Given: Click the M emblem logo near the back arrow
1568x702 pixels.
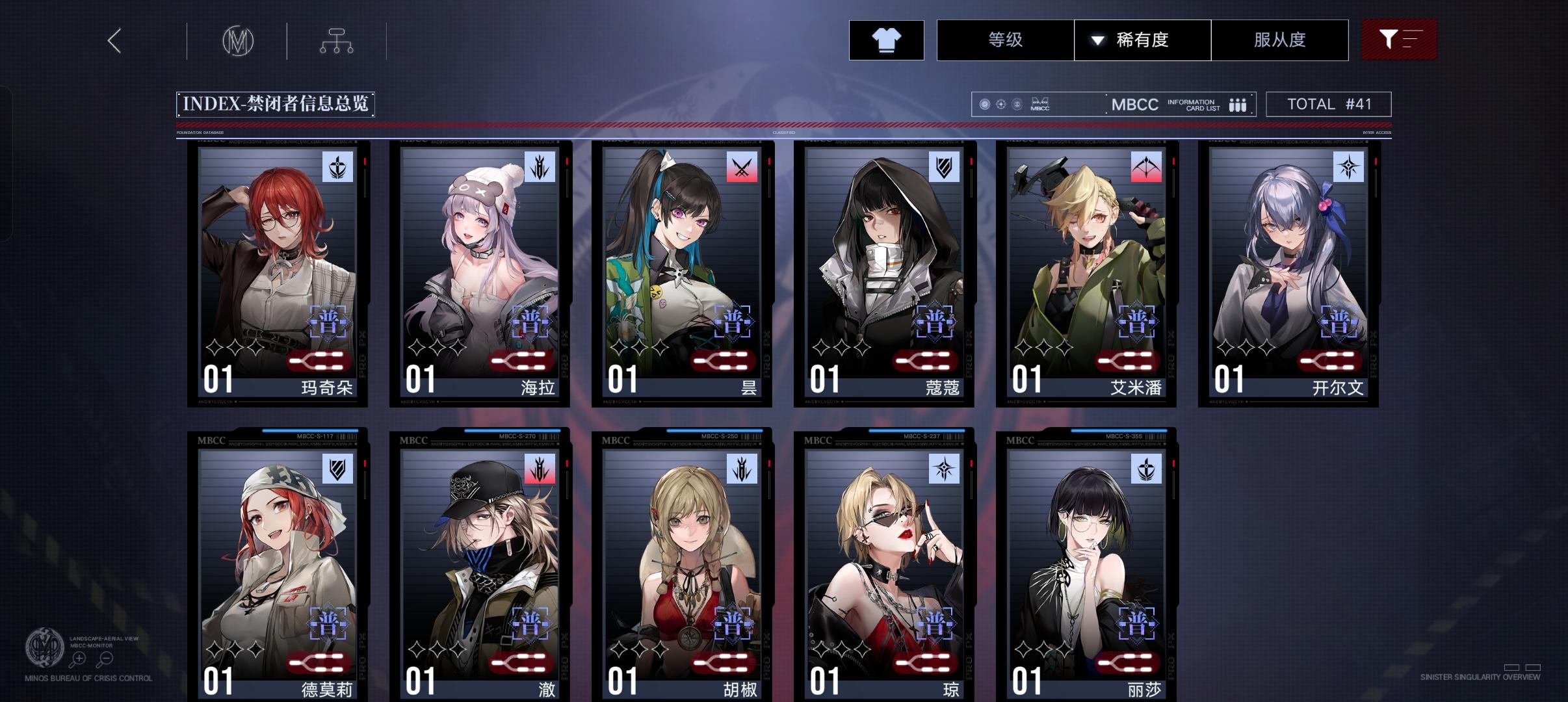Looking at the screenshot, I should 238,40.
